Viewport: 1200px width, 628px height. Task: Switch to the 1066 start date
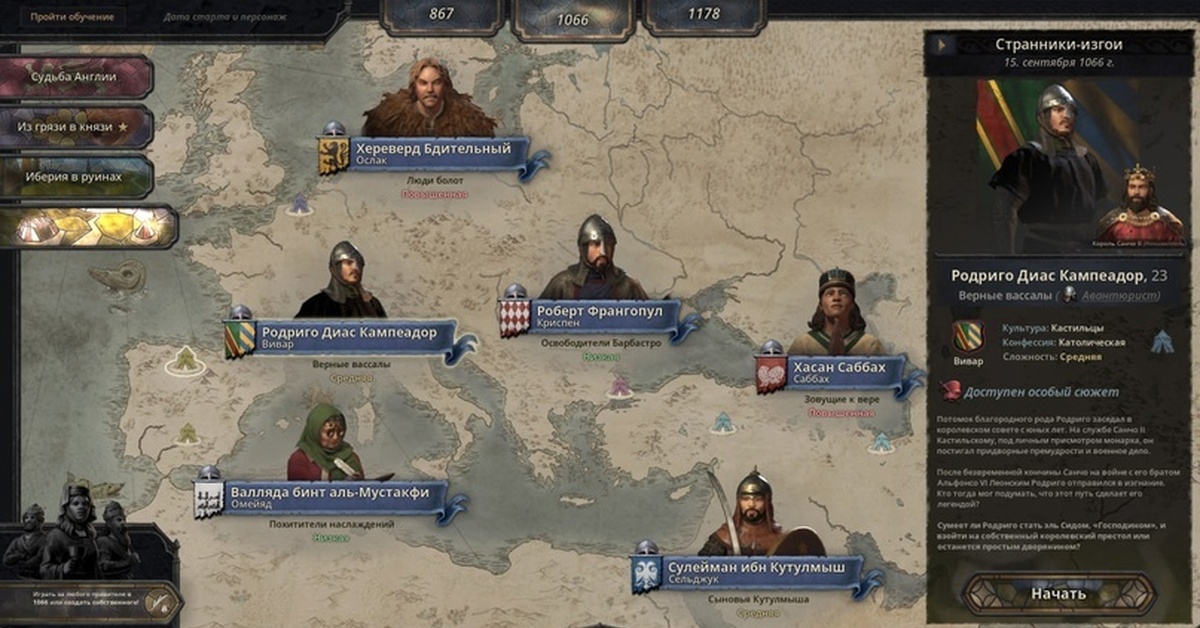pos(572,18)
